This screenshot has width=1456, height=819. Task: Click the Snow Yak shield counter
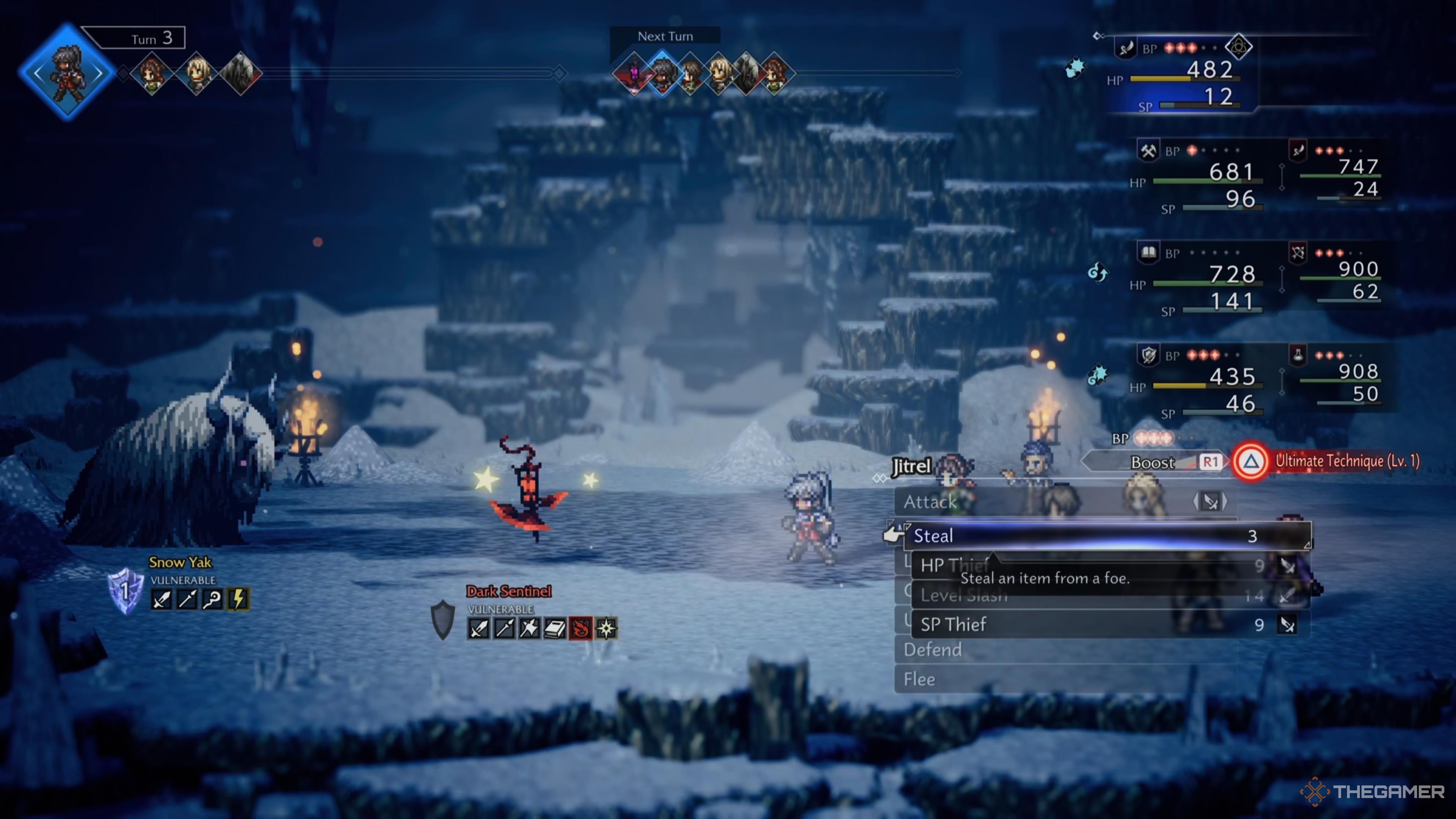point(125,591)
